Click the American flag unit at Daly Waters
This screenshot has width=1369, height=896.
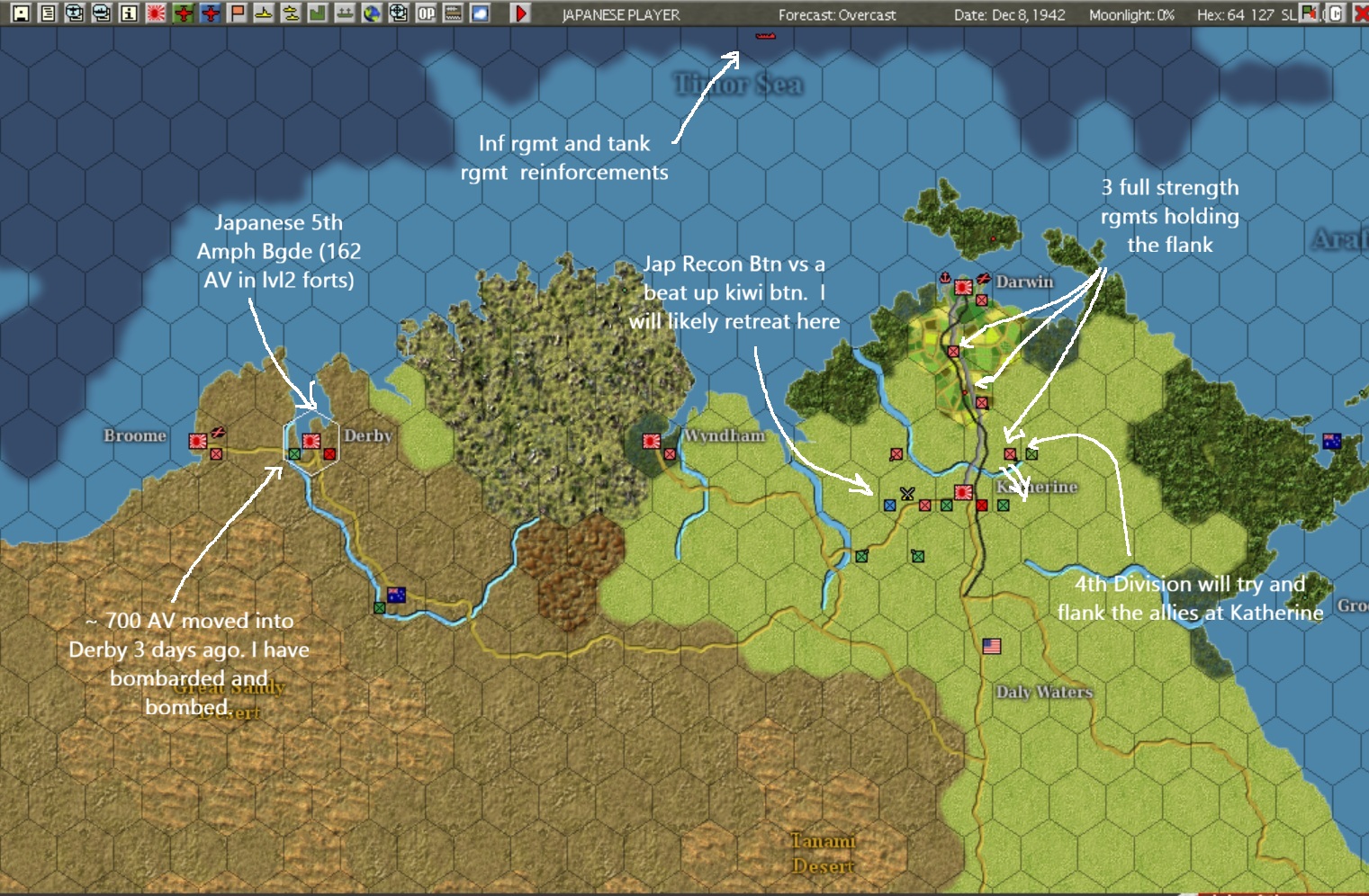point(990,645)
